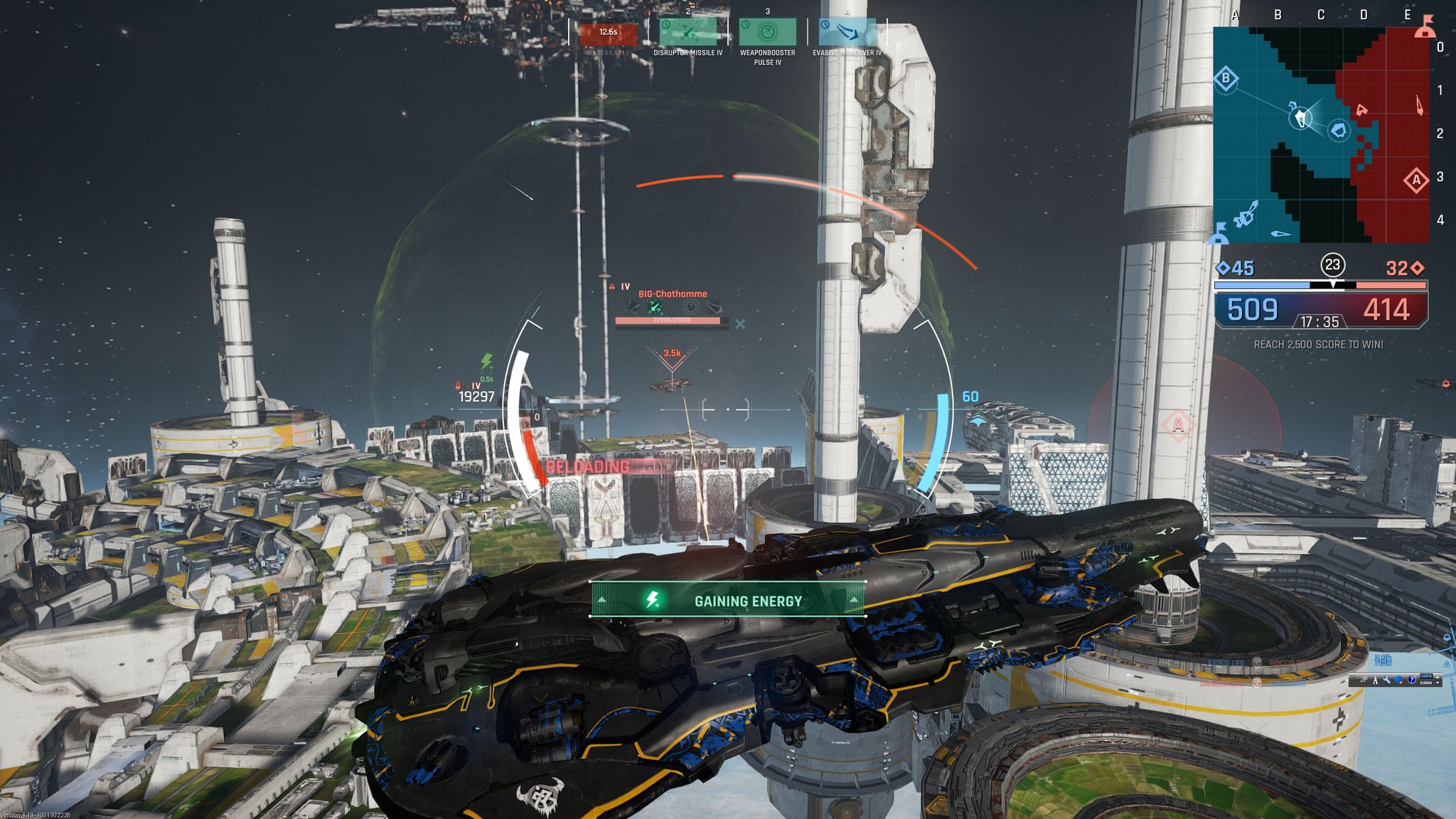Select the red cooldown module showing 12.6s
The height and width of the screenshot is (819, 1456).
608,32
